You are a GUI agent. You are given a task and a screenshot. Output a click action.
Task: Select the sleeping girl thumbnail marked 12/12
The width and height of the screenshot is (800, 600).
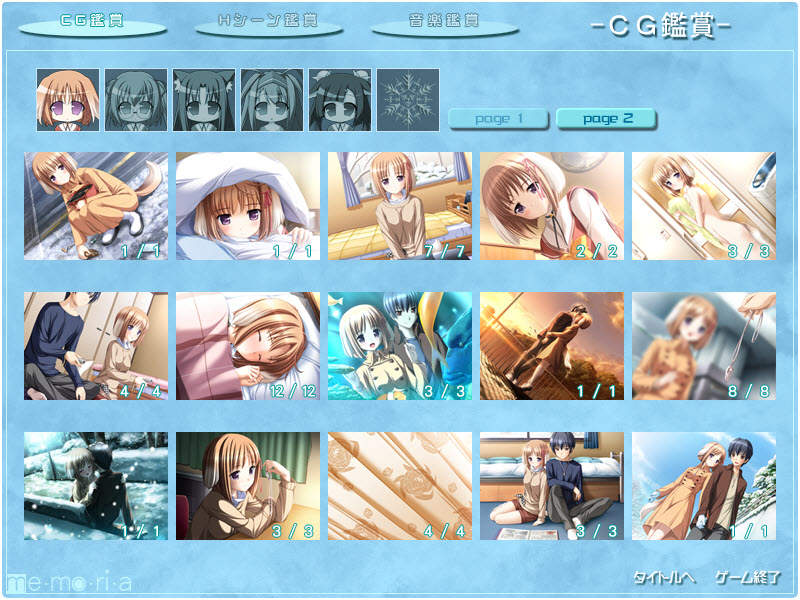248,346
